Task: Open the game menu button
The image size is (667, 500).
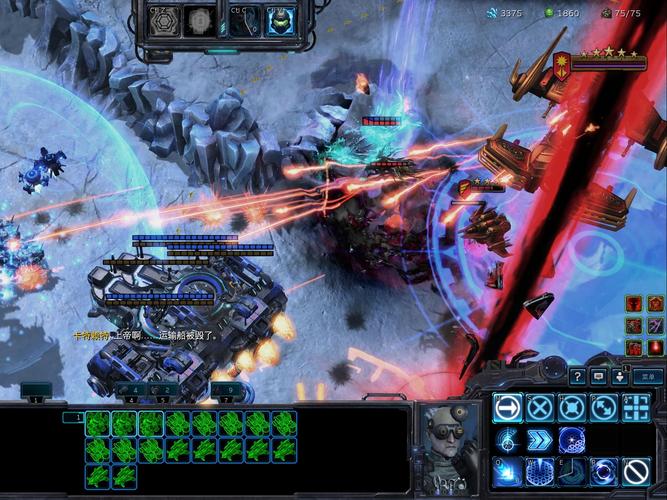Action: [648, 376]
